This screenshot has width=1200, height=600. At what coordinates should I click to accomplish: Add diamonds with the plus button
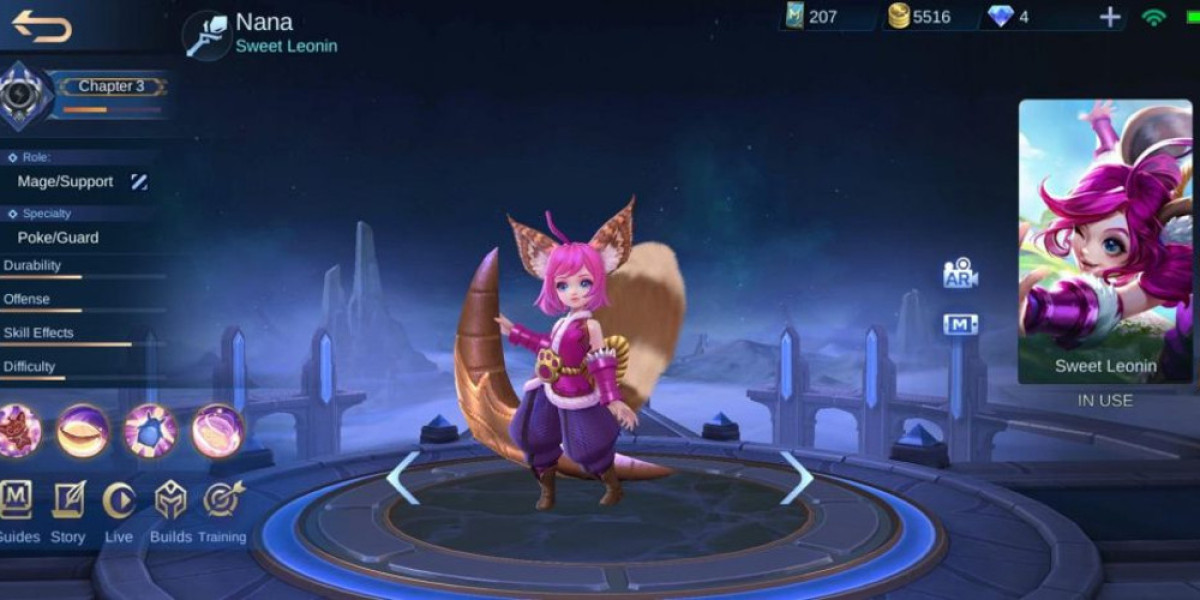[x=1110, y=17]
